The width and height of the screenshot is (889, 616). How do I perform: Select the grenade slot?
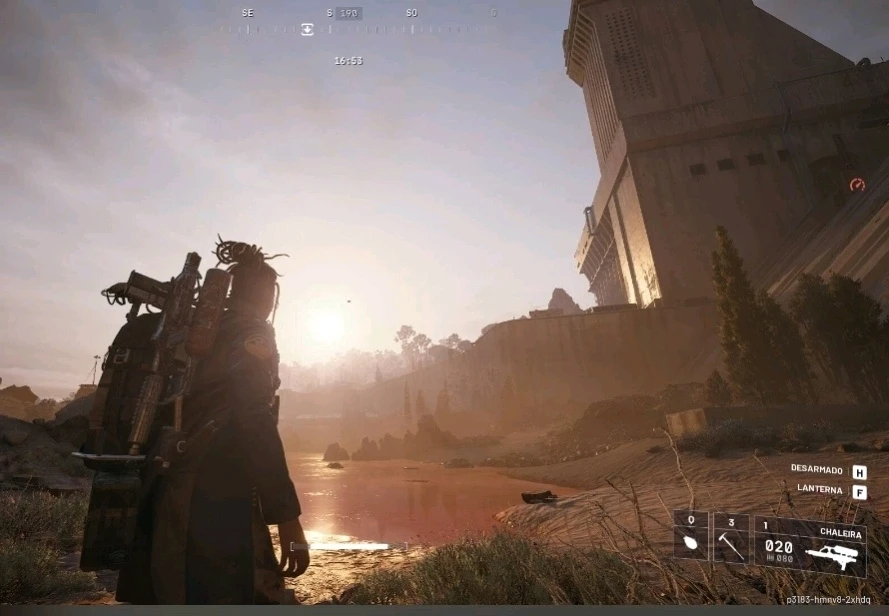tap(691, 538)
